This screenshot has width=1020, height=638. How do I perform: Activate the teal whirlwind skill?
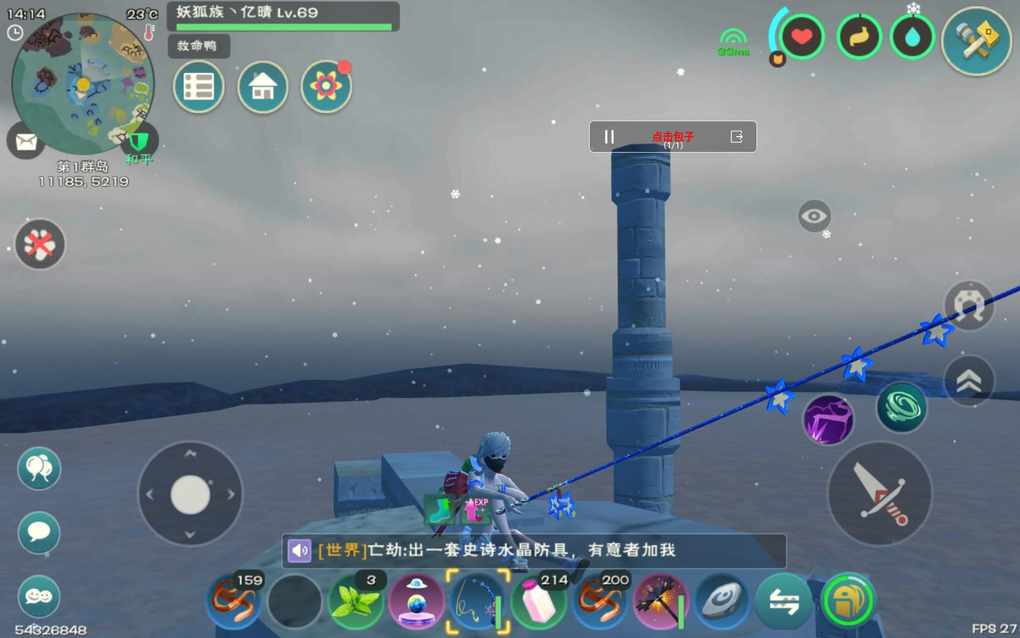[x=901, y=407]
